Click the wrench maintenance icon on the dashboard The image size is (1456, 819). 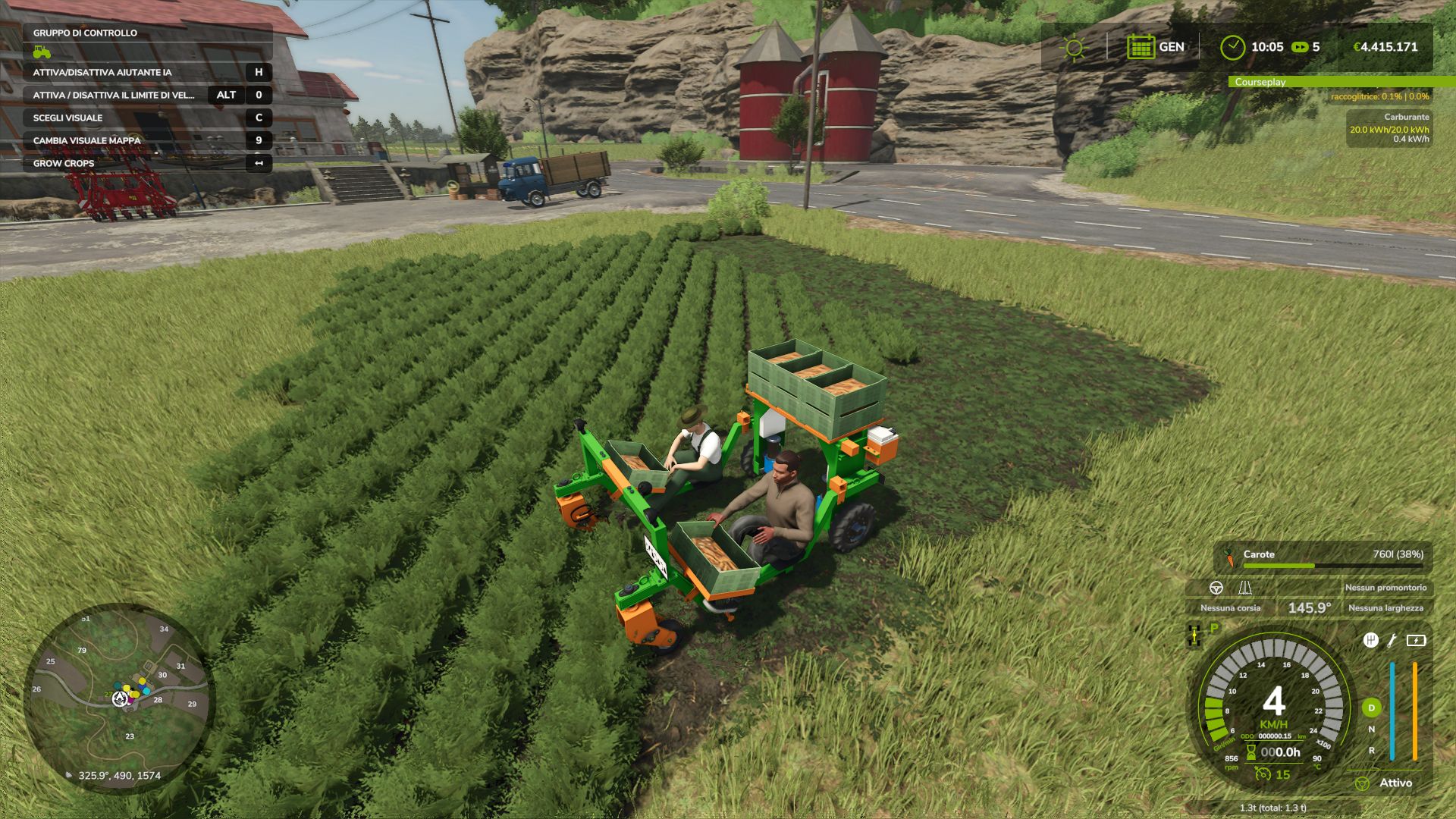coord(1392,641)
